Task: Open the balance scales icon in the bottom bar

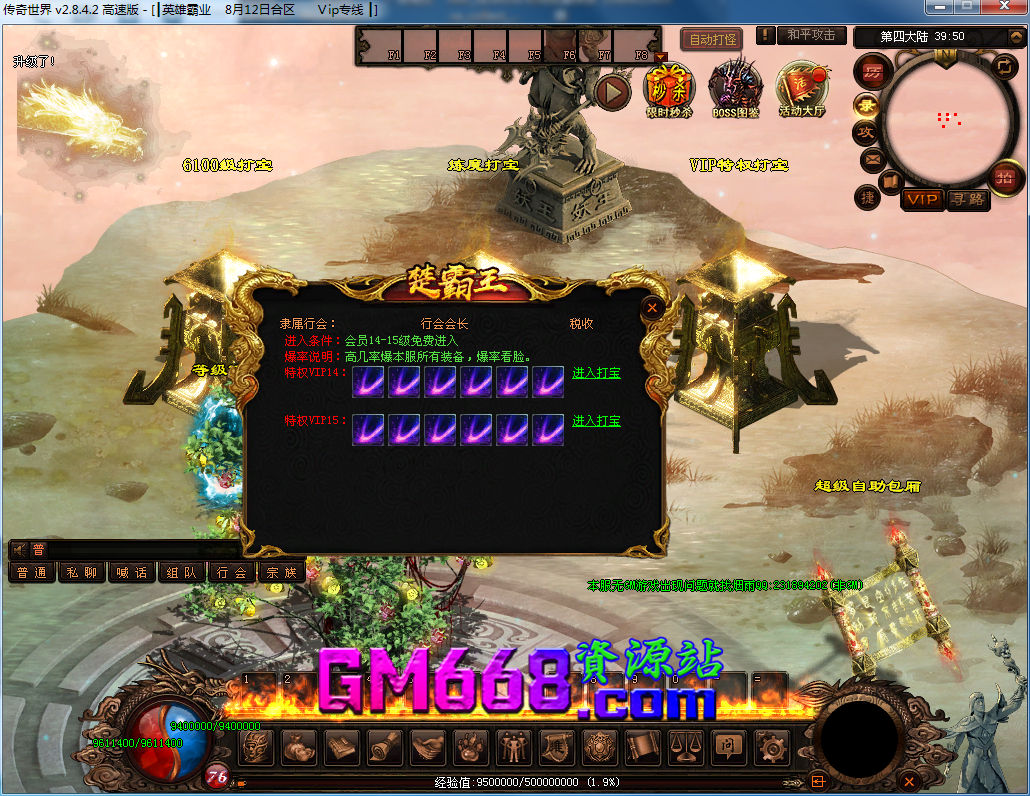Action: [685, 746]
